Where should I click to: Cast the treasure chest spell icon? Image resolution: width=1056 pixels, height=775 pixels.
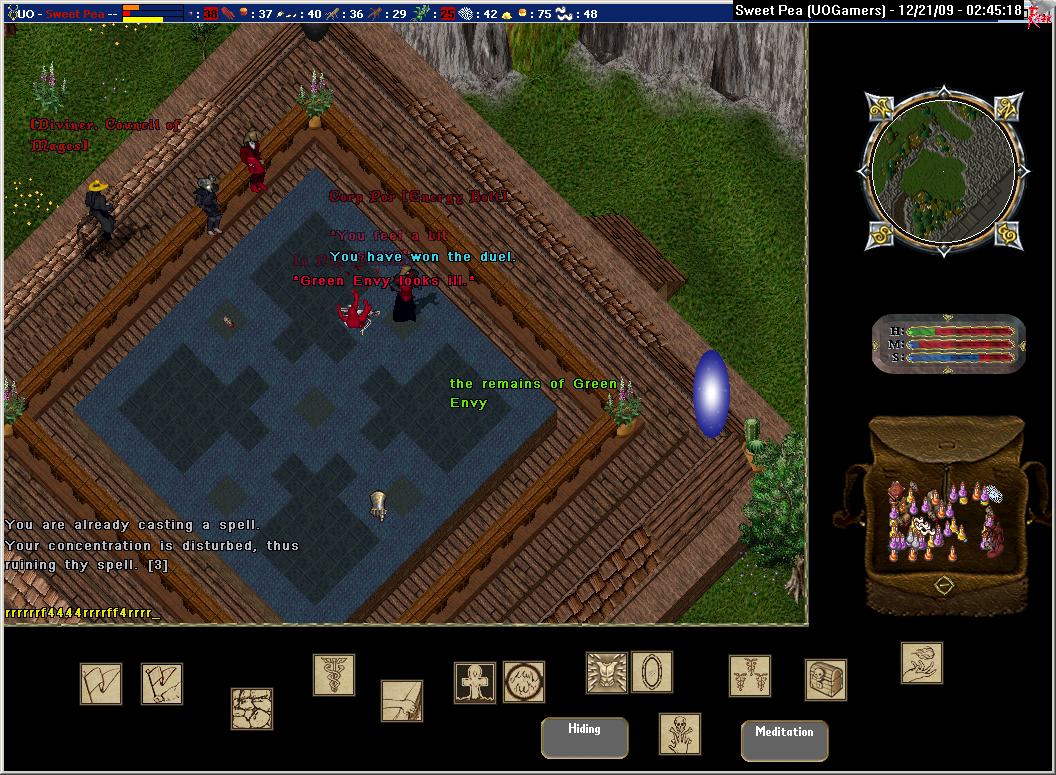[826, 680]
